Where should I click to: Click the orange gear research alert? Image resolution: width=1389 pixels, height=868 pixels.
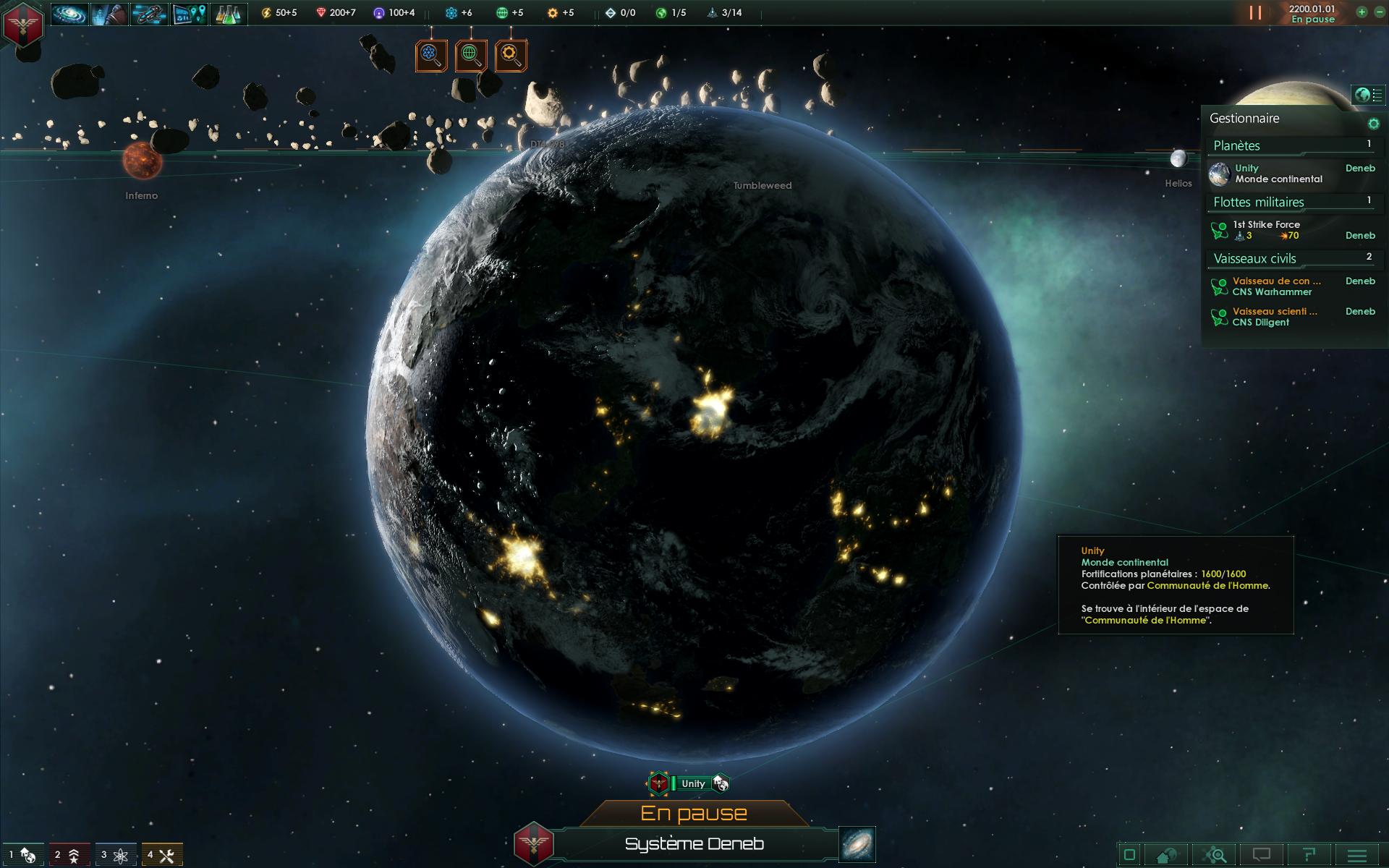[x=511, y=55]
